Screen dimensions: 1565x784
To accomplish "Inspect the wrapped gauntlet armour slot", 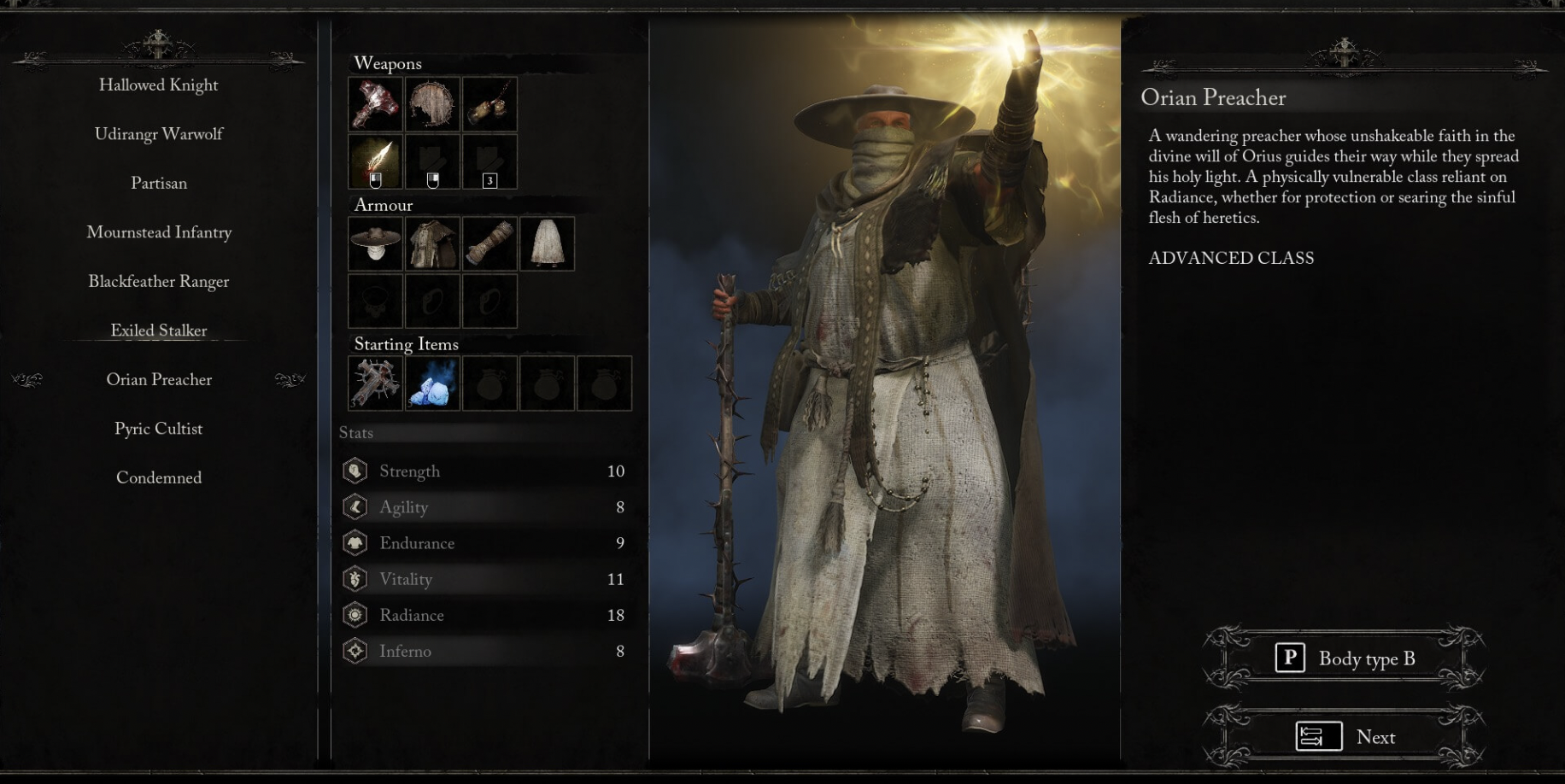I will pos(489,243).
